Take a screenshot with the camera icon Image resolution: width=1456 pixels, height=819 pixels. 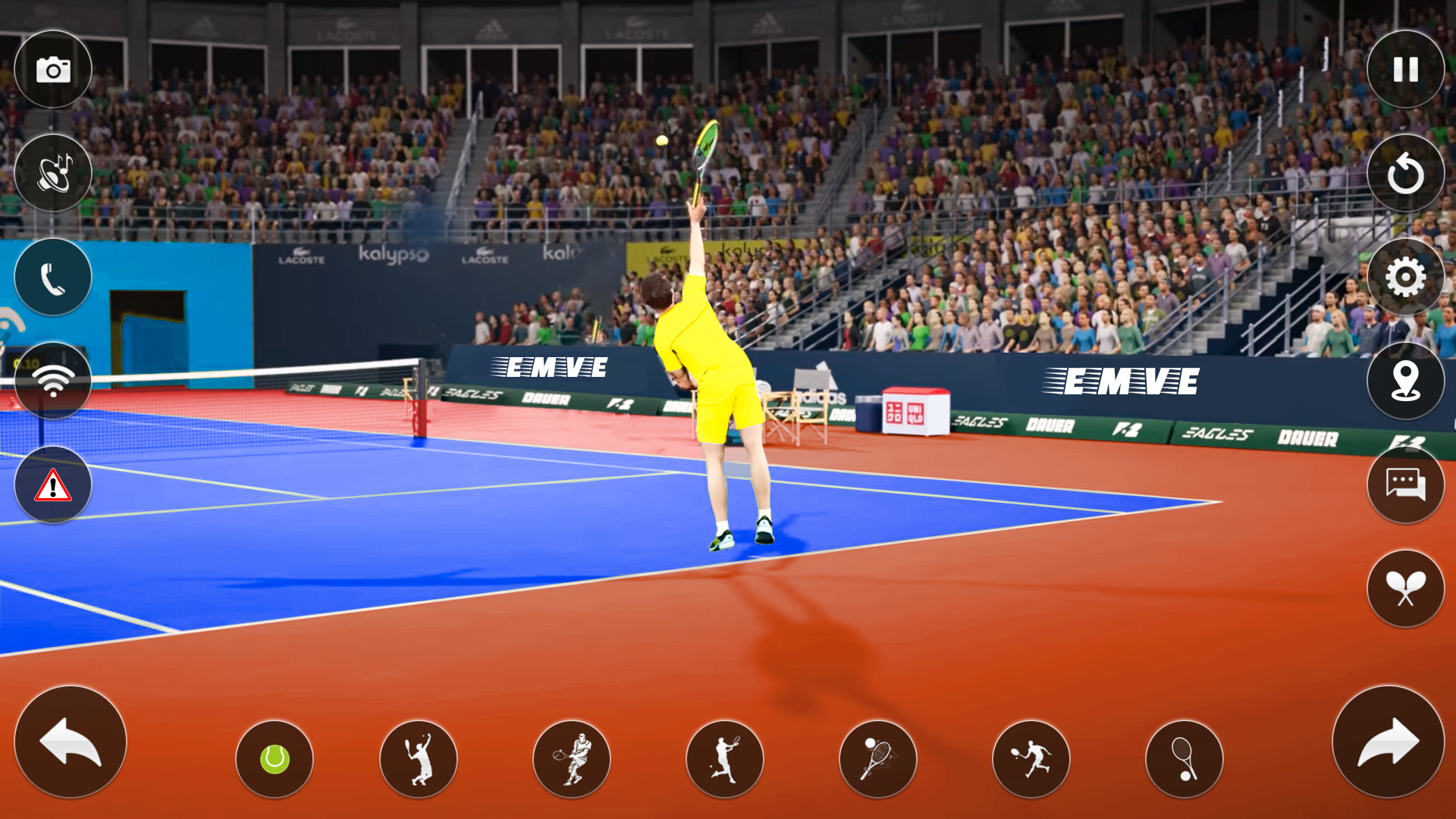pyautogui.click(x=52, y=68)
